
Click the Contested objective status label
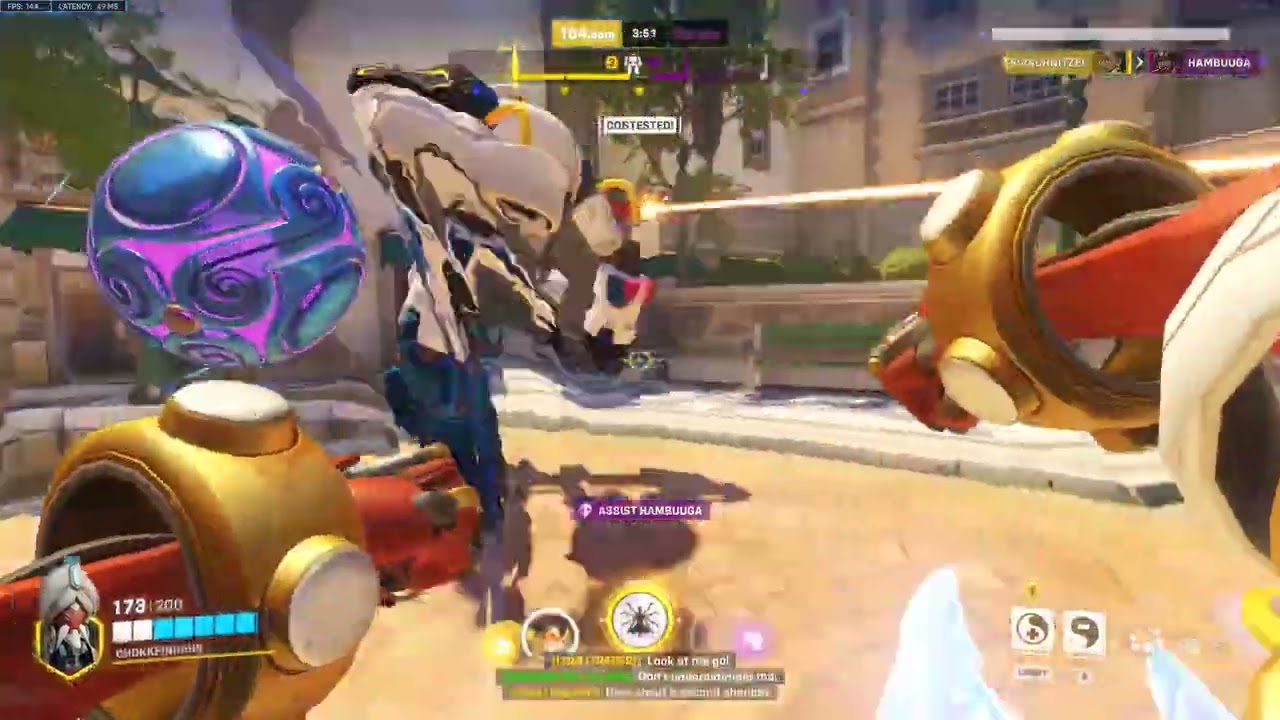point(640,125)
